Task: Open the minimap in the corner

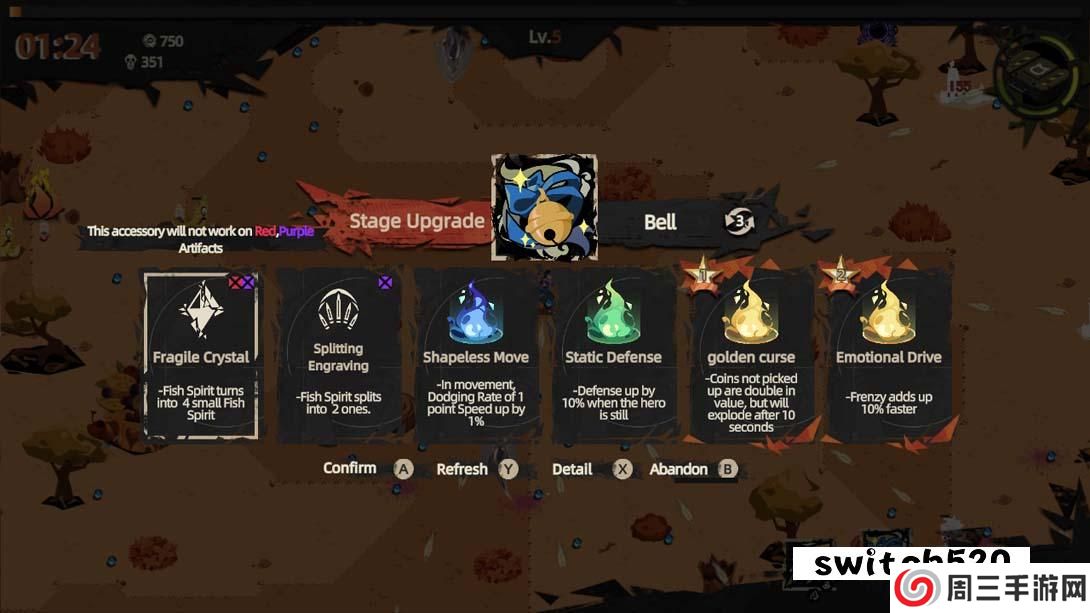Action: (1036, 72)
